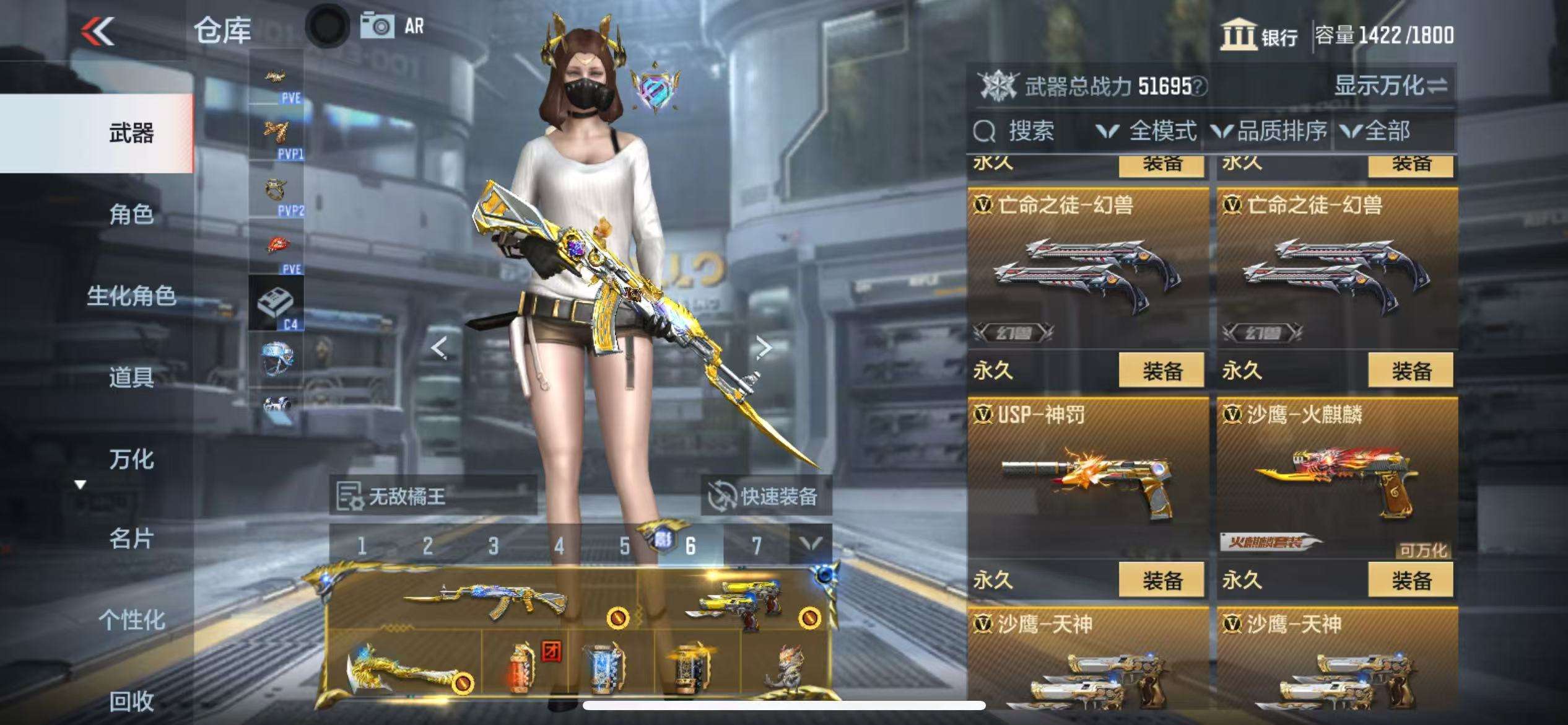Switch to the 角色 tab
This screenshot has height=725, width=1568.
pyautogui.click(x=131, y=214)
